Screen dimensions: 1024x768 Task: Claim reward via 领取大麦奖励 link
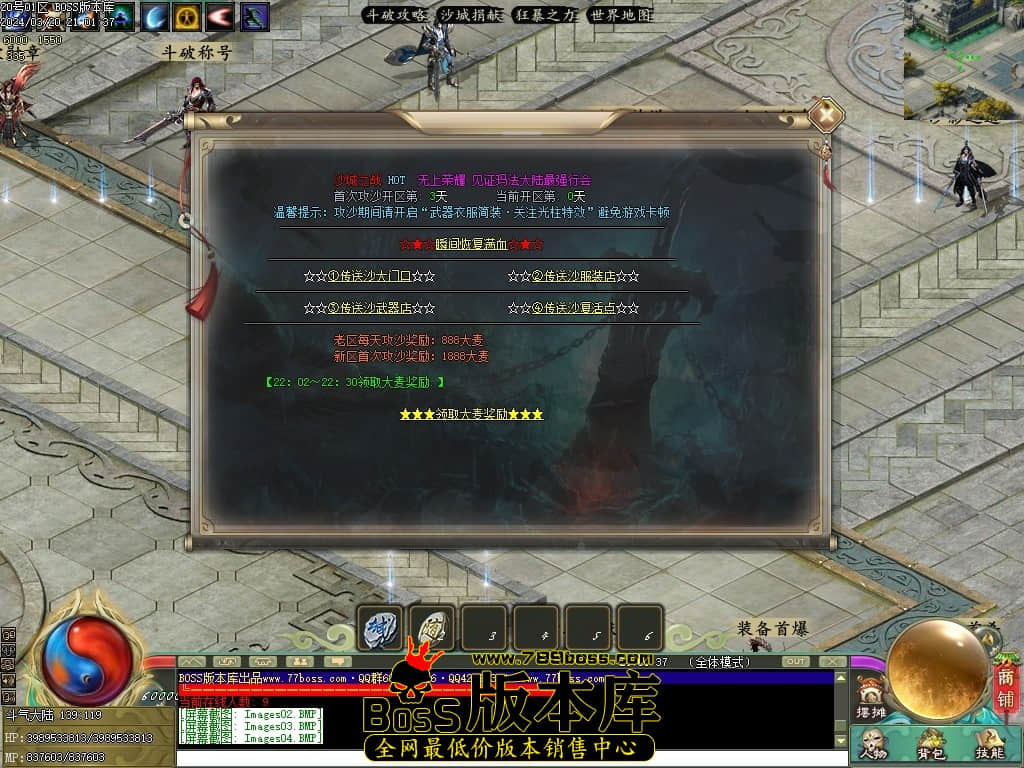471,414
